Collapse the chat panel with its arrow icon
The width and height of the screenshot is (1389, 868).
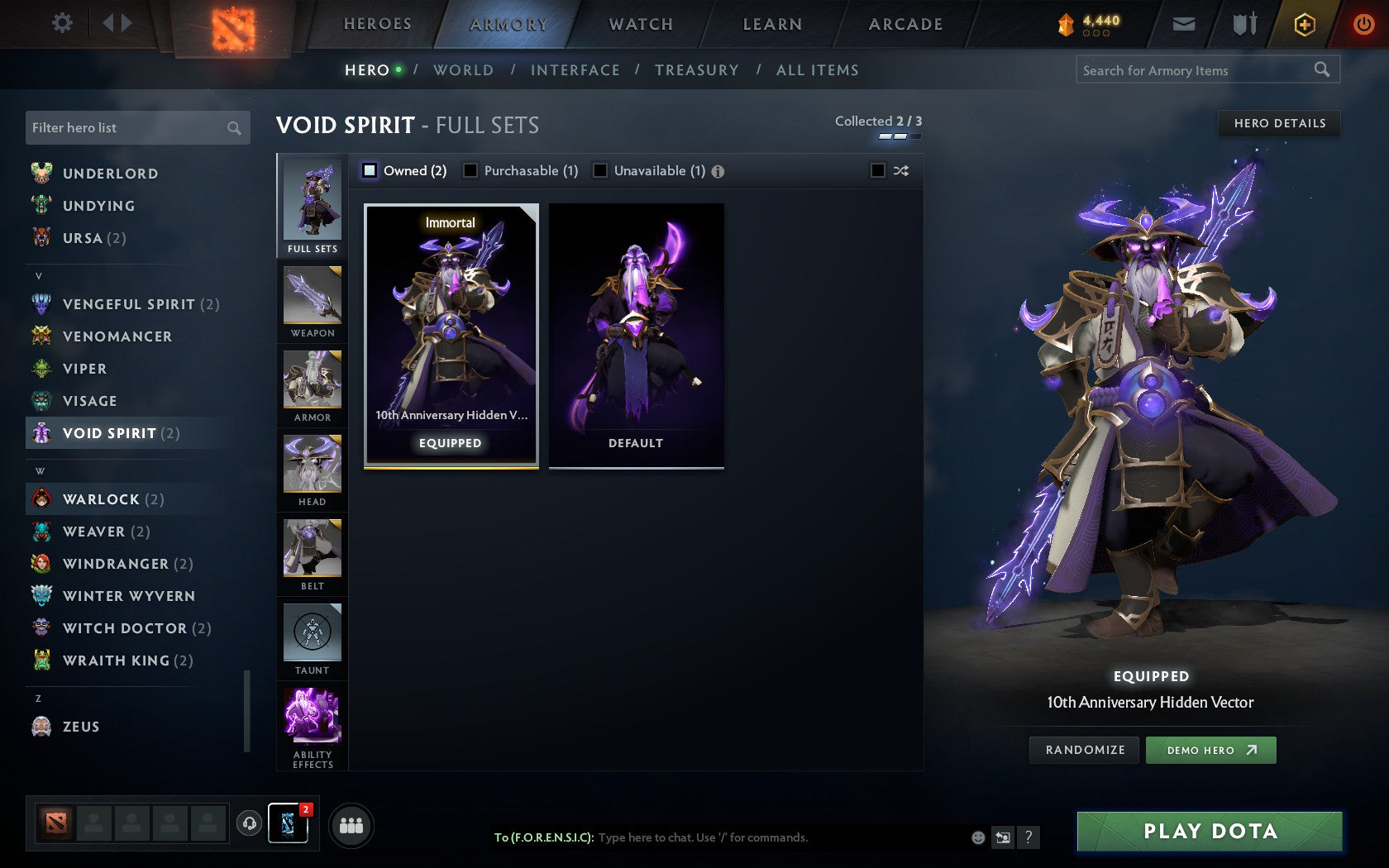tap(1003, 837)
